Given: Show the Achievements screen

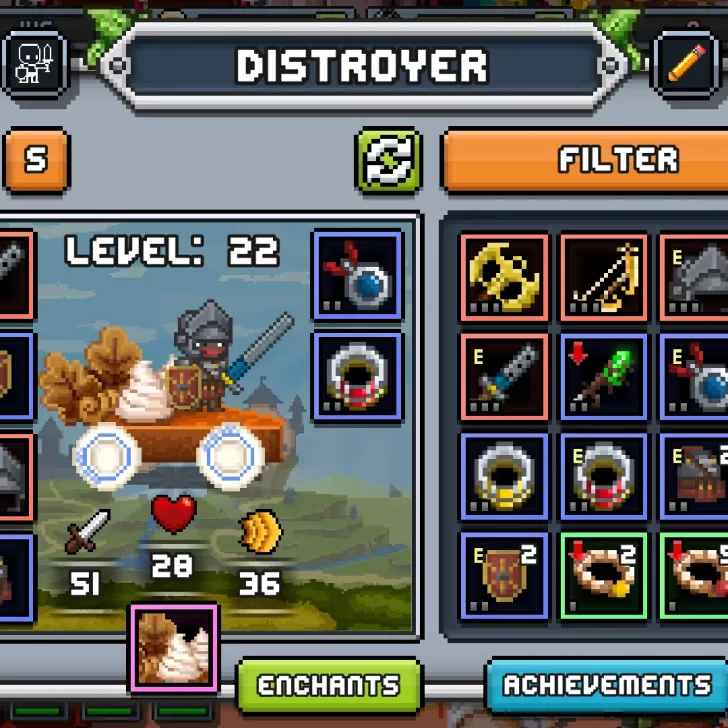Looking at the screenshot, I should 608,686.
